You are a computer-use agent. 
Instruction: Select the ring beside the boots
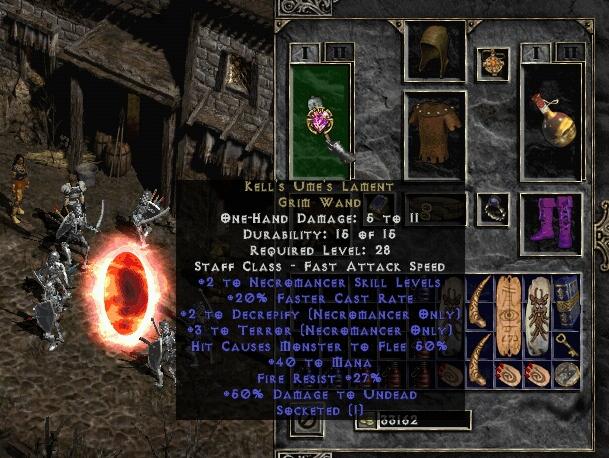pyautogui.click(x=492, y=208)
